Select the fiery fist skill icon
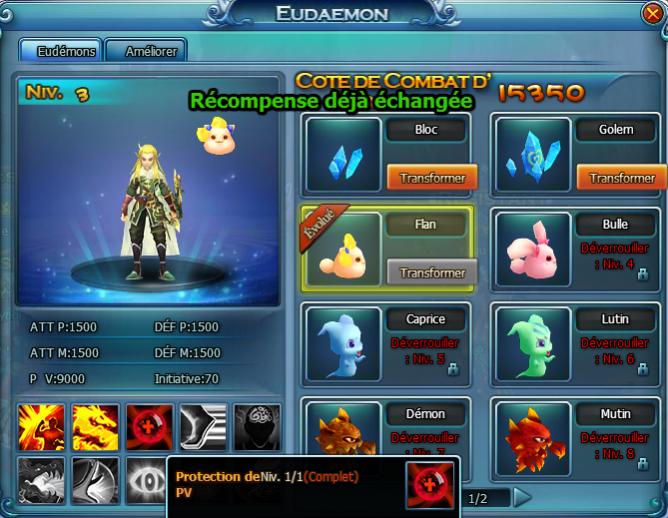 click(x=41, y=427)
